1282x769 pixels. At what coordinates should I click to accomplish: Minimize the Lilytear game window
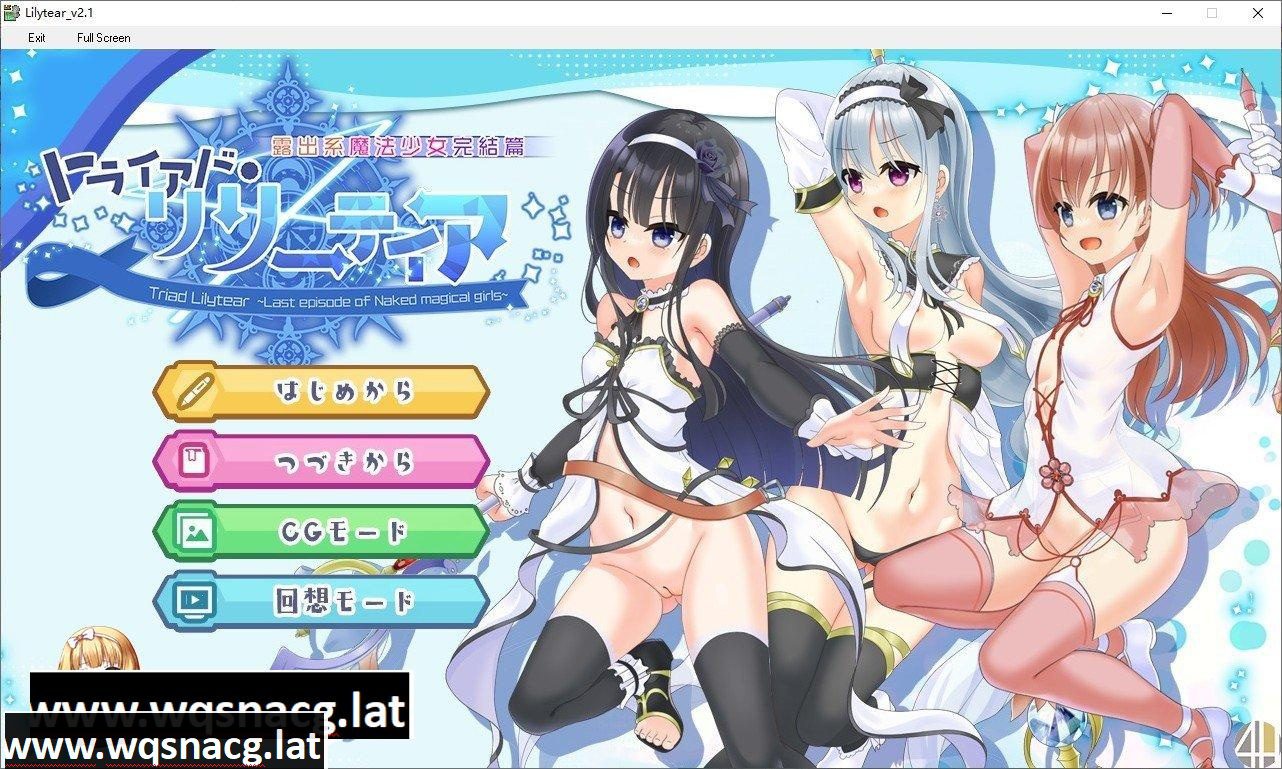[1166, 13]
